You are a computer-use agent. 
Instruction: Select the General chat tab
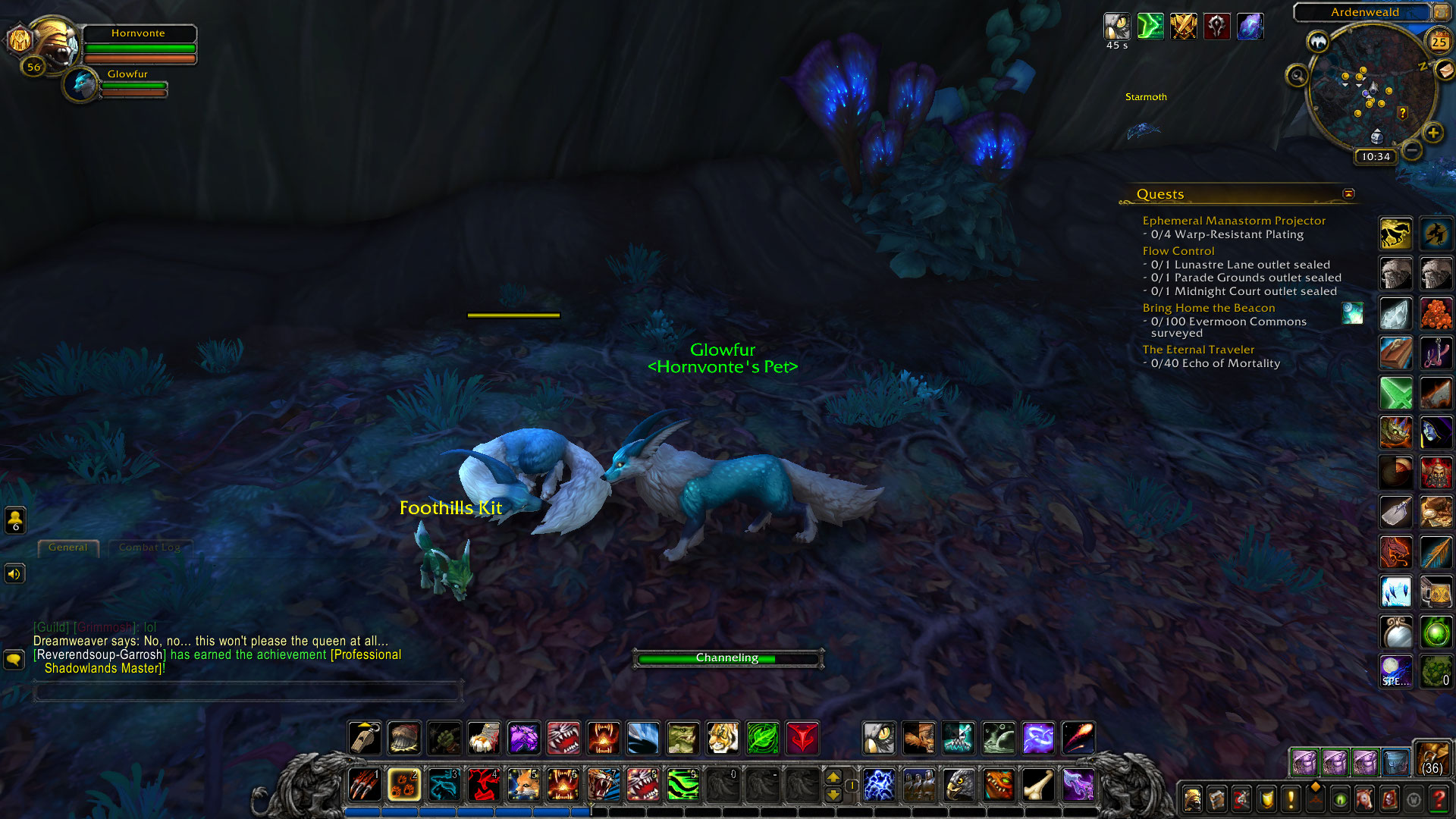[68, 548]
